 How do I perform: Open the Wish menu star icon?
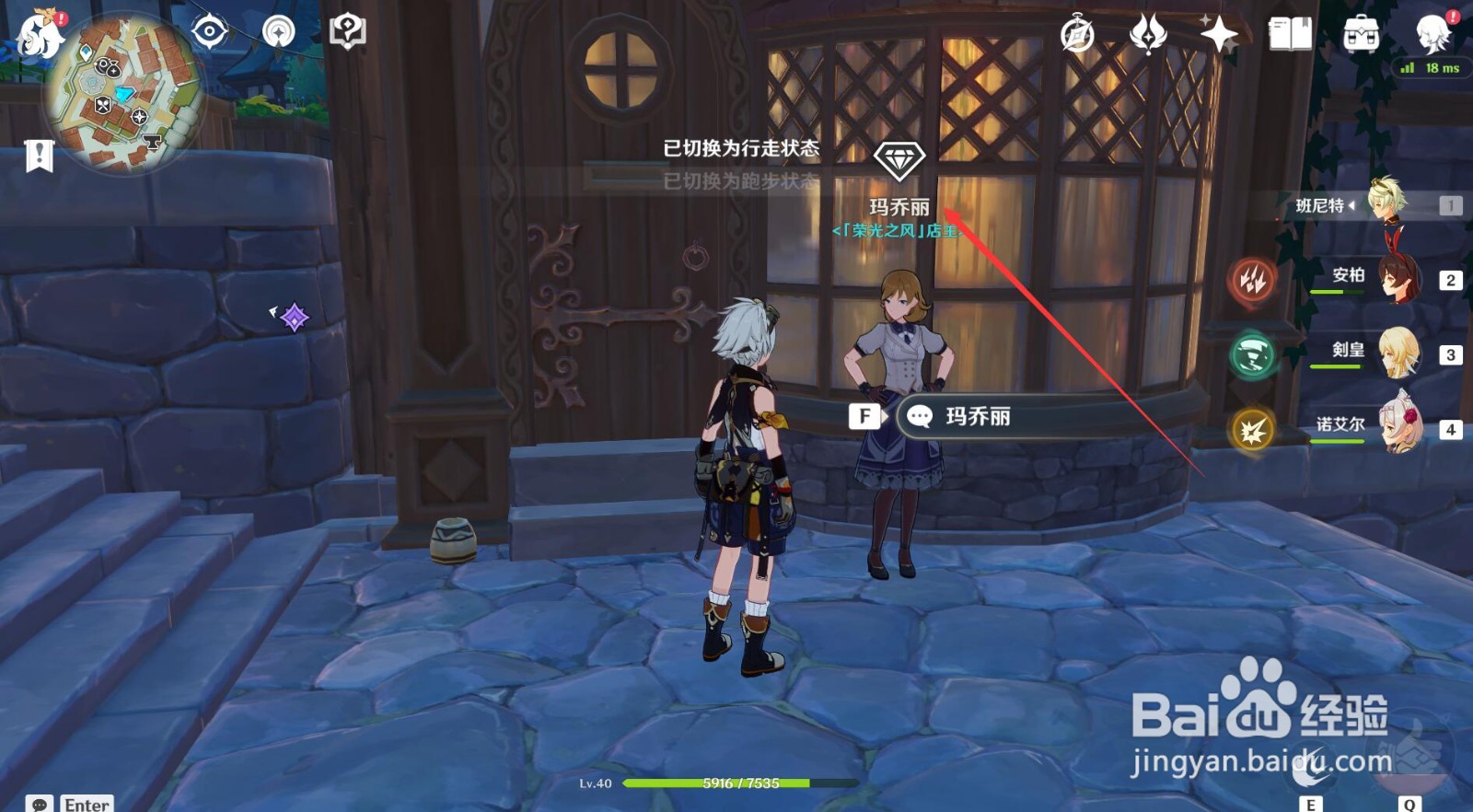(1220, 35)
